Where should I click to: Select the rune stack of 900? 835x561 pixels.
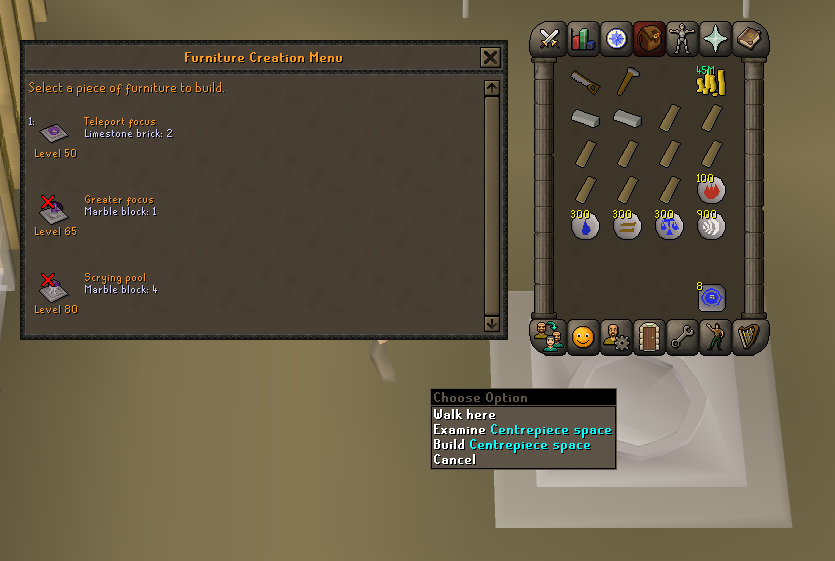click(x=710, y=224)
